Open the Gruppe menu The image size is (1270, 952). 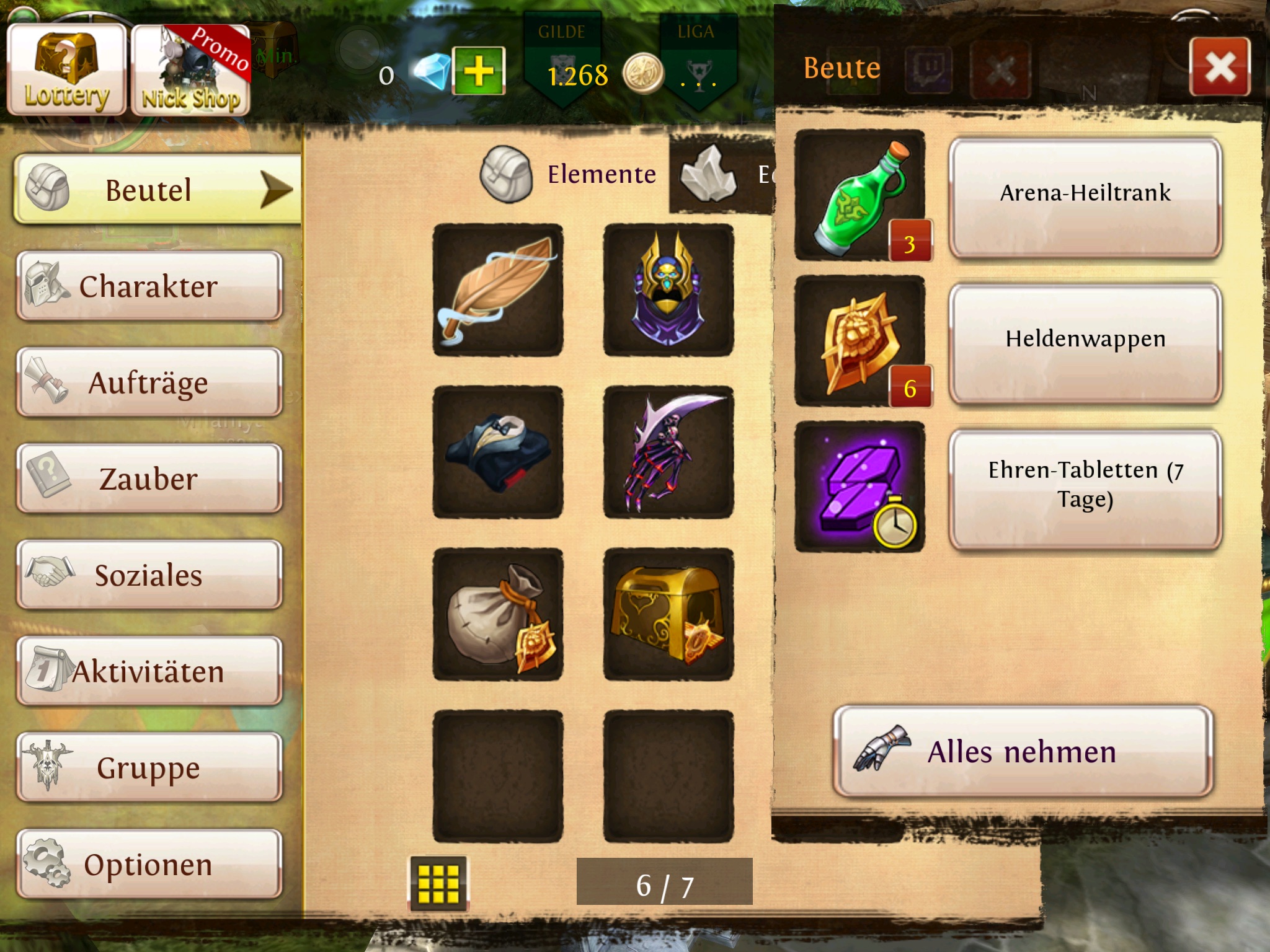pos(149,768)
